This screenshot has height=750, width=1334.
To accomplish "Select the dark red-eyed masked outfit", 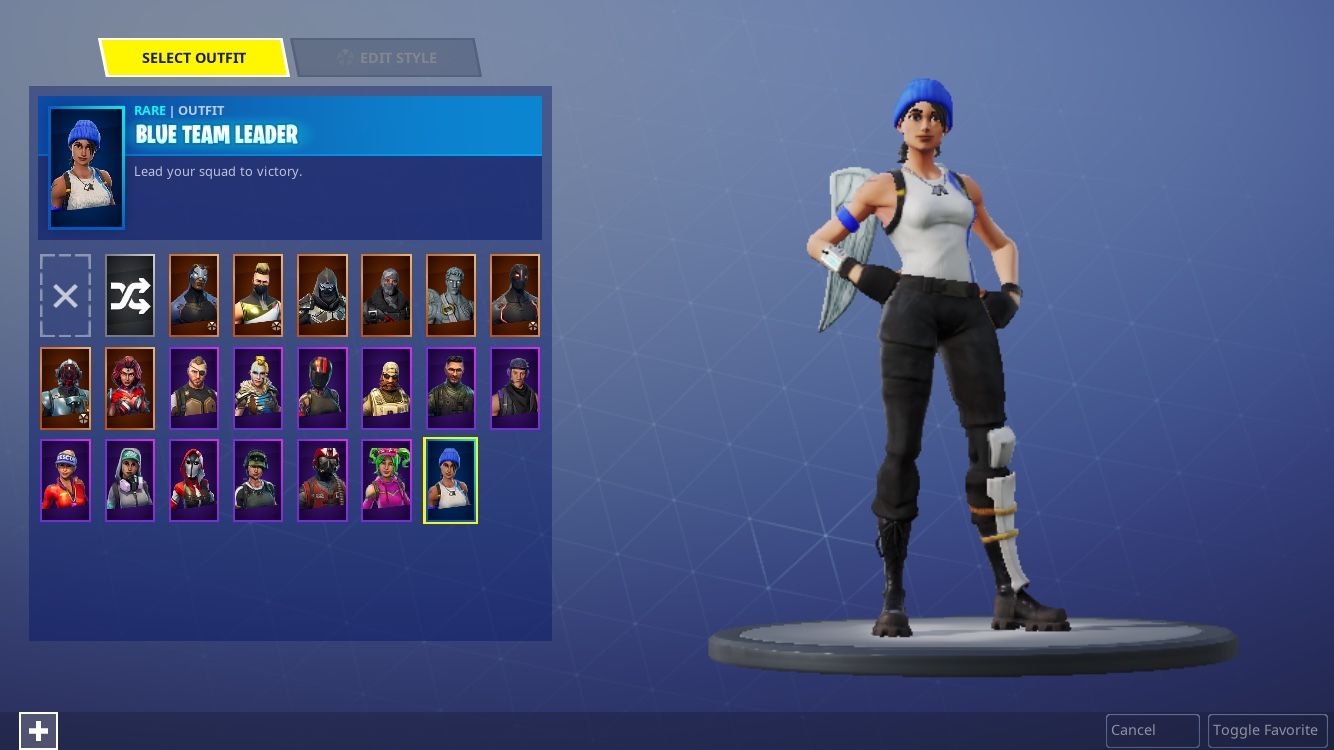I will pos(514,295).
